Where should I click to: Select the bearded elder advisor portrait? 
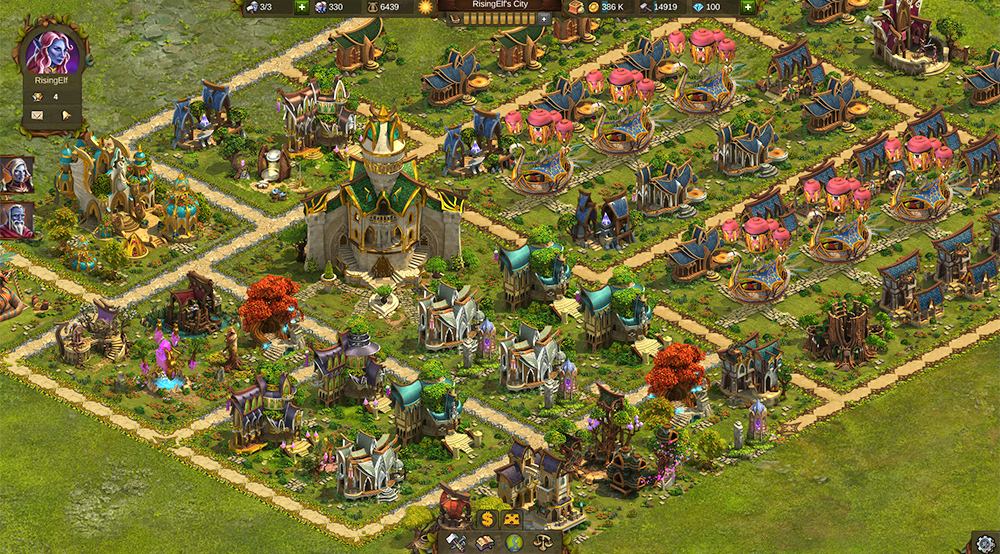click(x=17, y=218)
